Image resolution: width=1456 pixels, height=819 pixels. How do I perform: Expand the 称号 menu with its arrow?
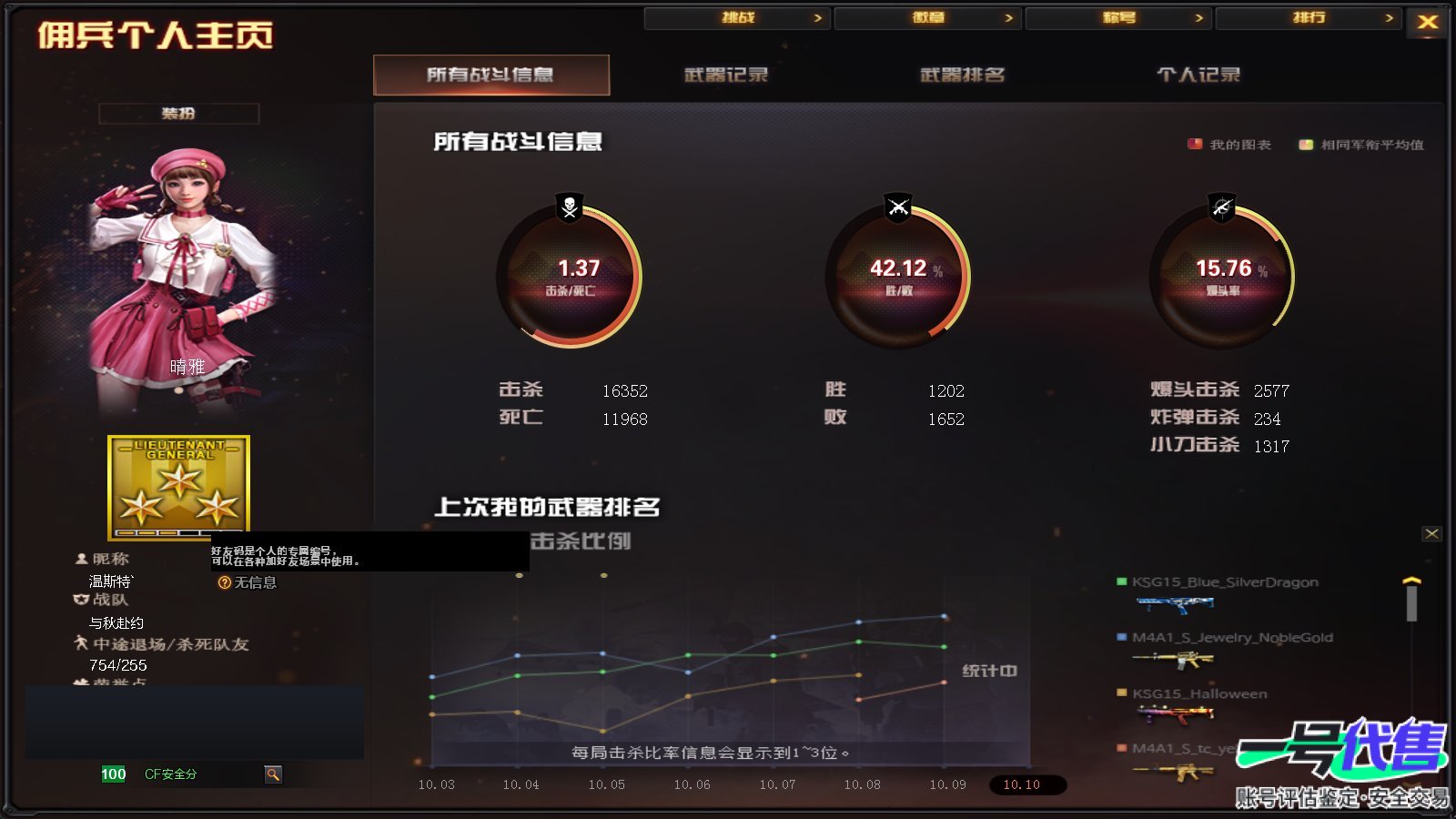pyautogui.click(x=1200, y=16)
